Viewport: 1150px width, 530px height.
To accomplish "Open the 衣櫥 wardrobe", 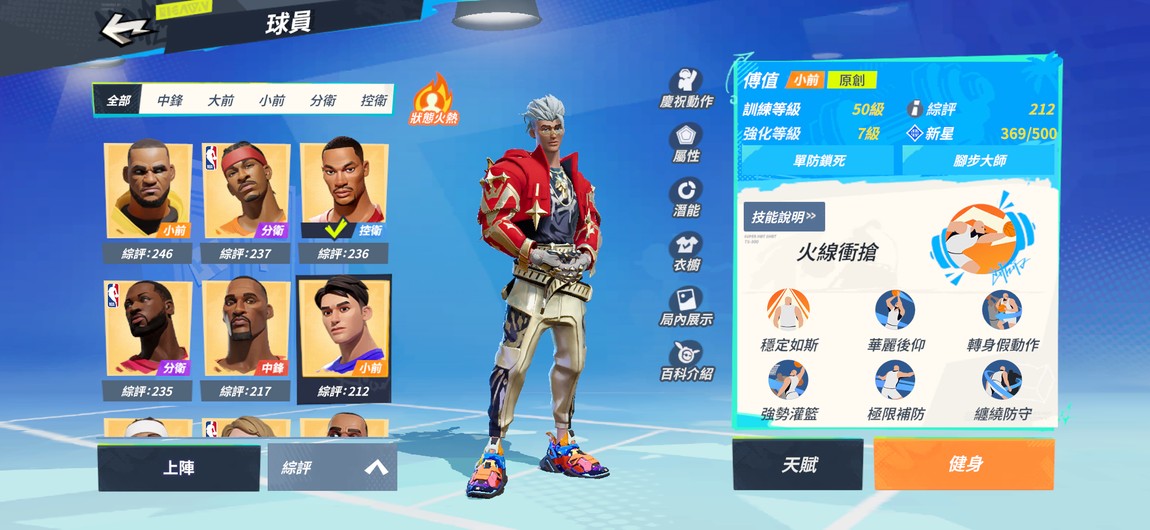I will point(686,252).
